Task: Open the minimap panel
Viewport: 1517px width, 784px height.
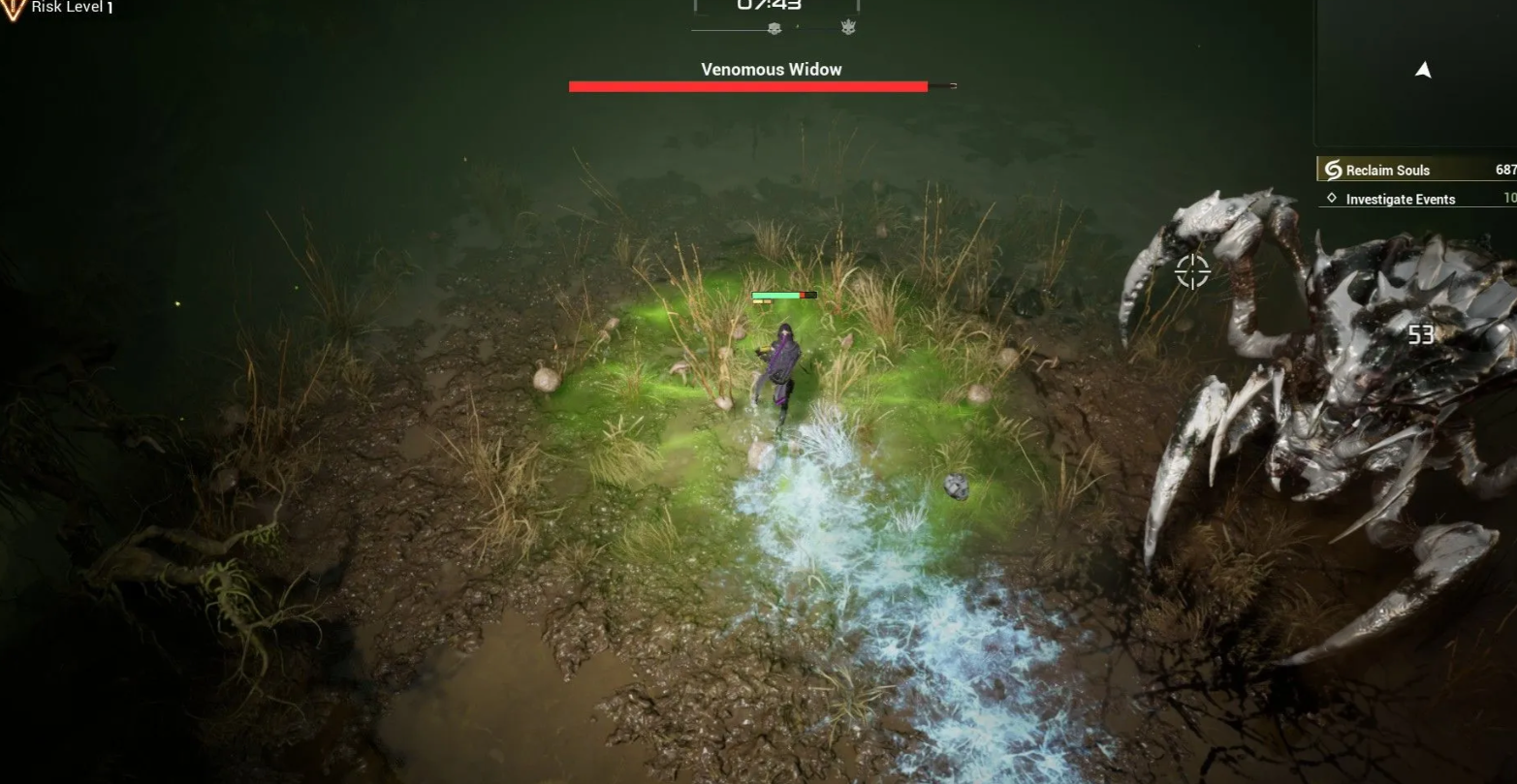Action: pyautogui.click(x=1417, y=71)
